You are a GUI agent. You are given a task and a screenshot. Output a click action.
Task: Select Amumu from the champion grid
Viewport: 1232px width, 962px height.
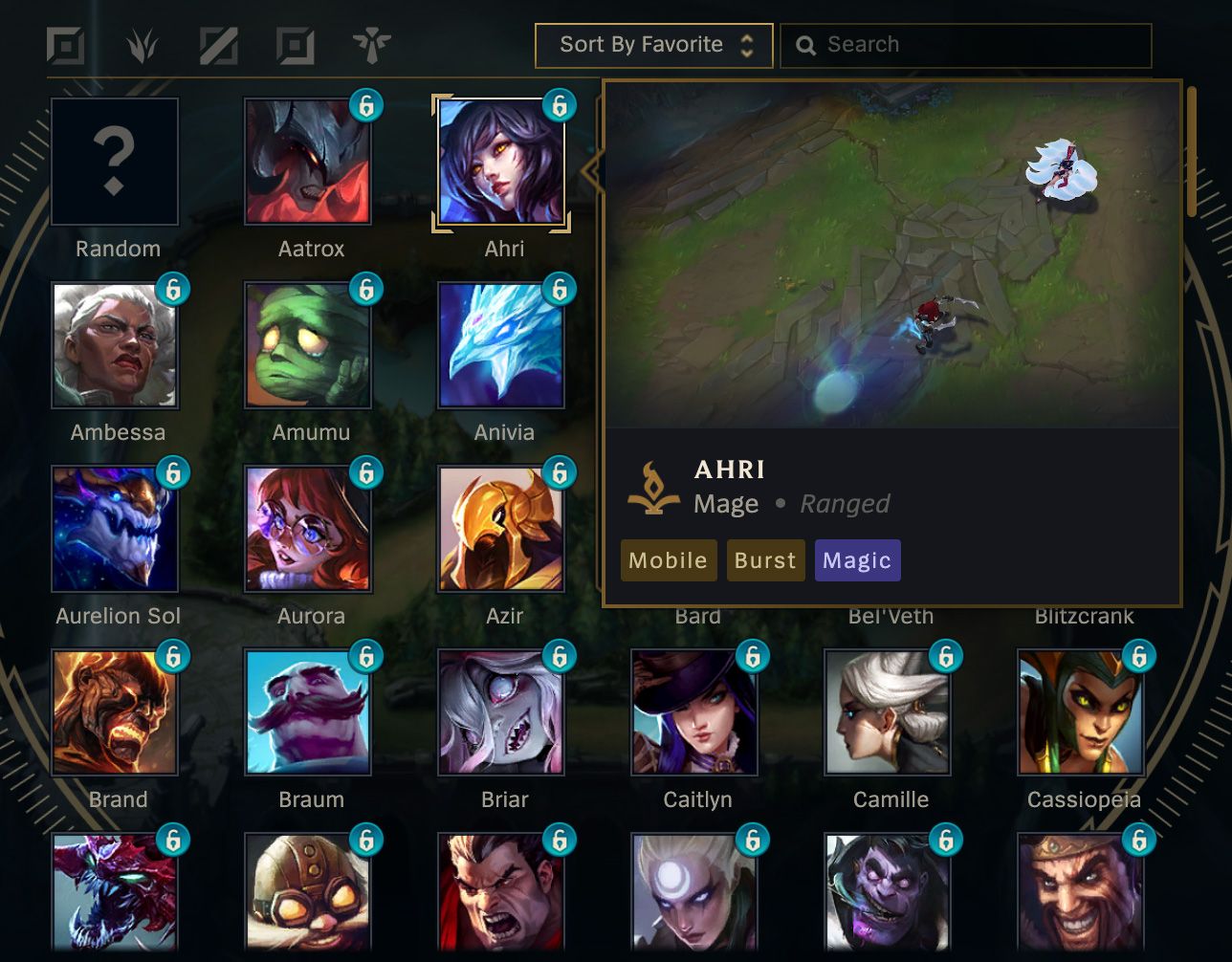point(308,344)
